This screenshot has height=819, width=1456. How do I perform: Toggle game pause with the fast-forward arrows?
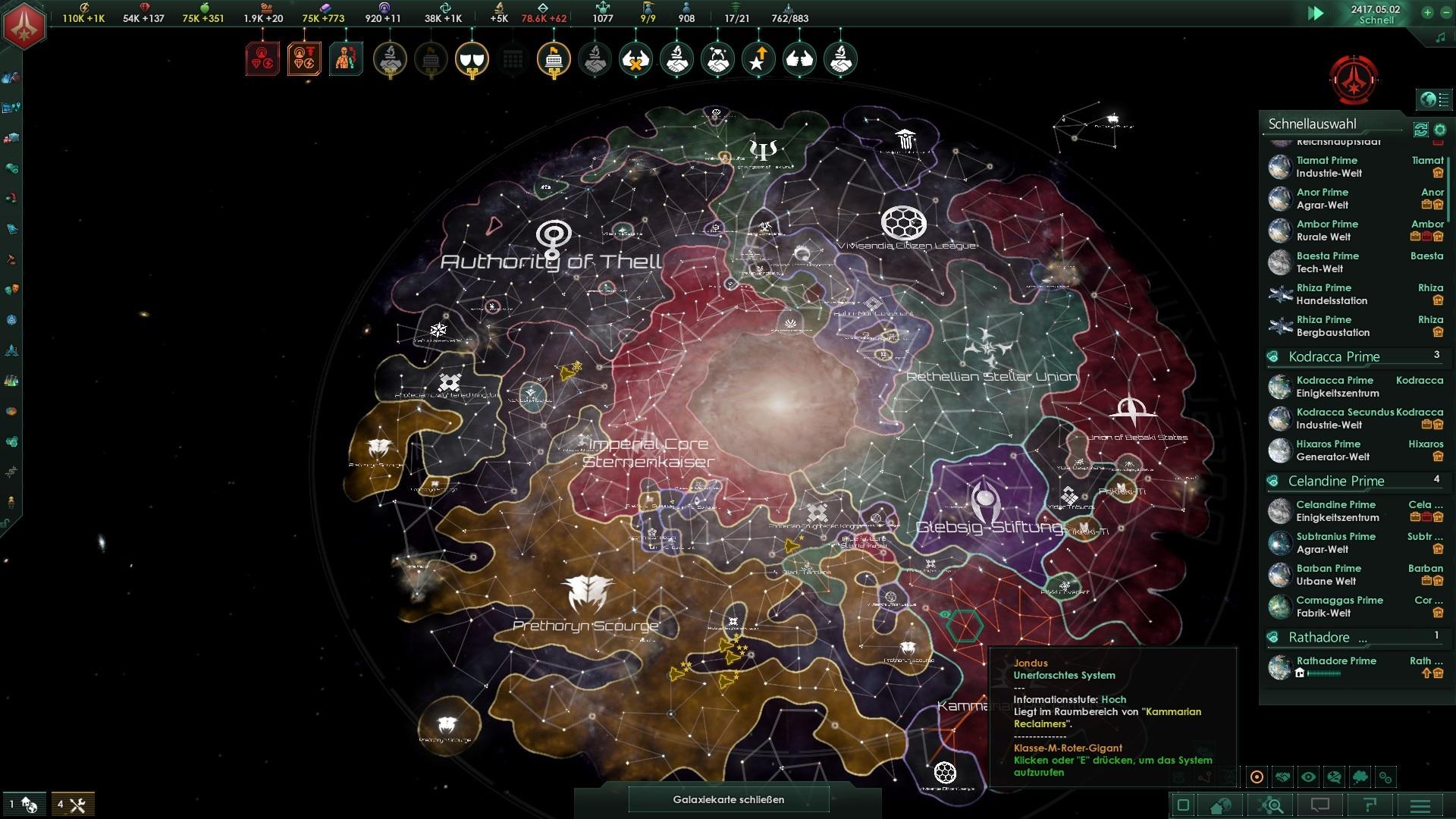point(1316,14)
